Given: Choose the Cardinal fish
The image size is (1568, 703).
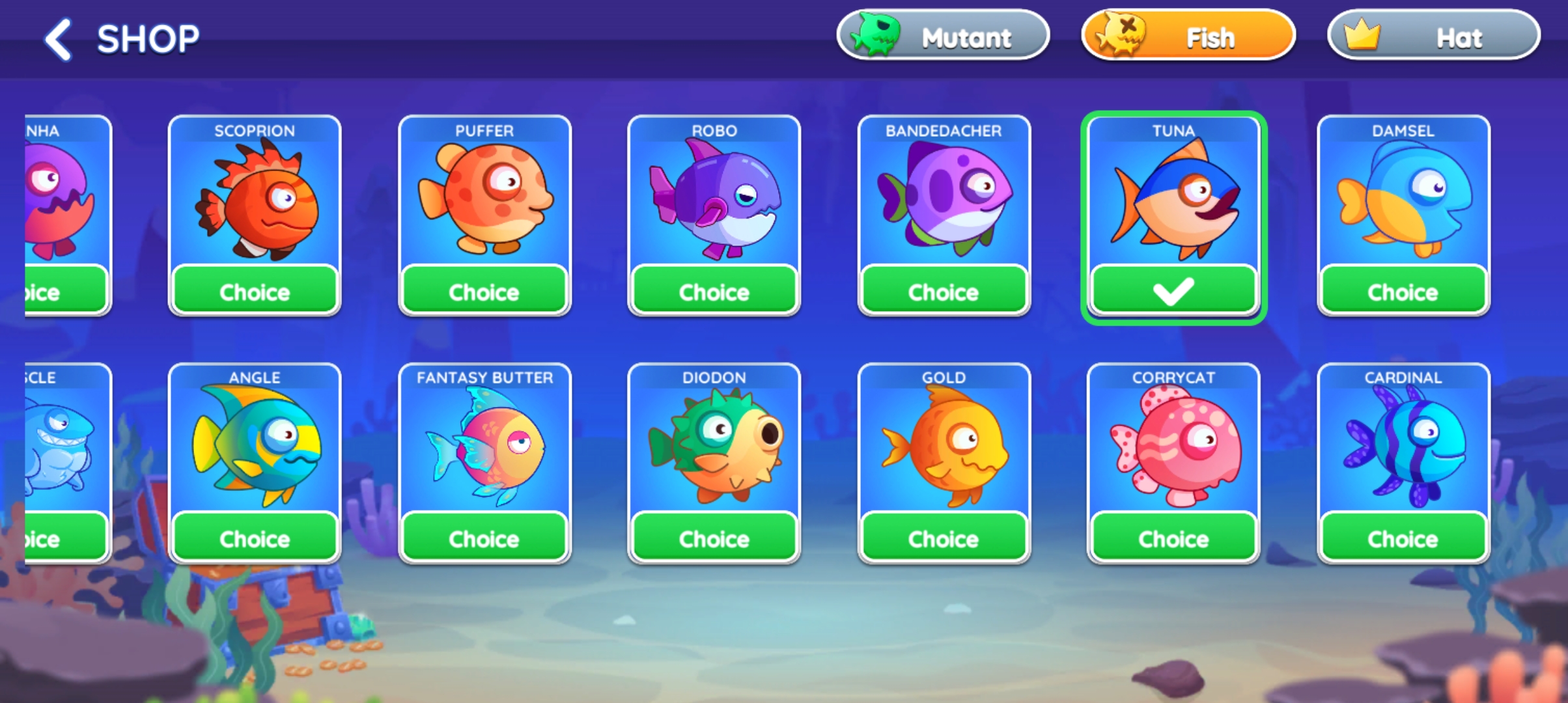Looking at the screenshot, I should click(x=1403, y=538).
